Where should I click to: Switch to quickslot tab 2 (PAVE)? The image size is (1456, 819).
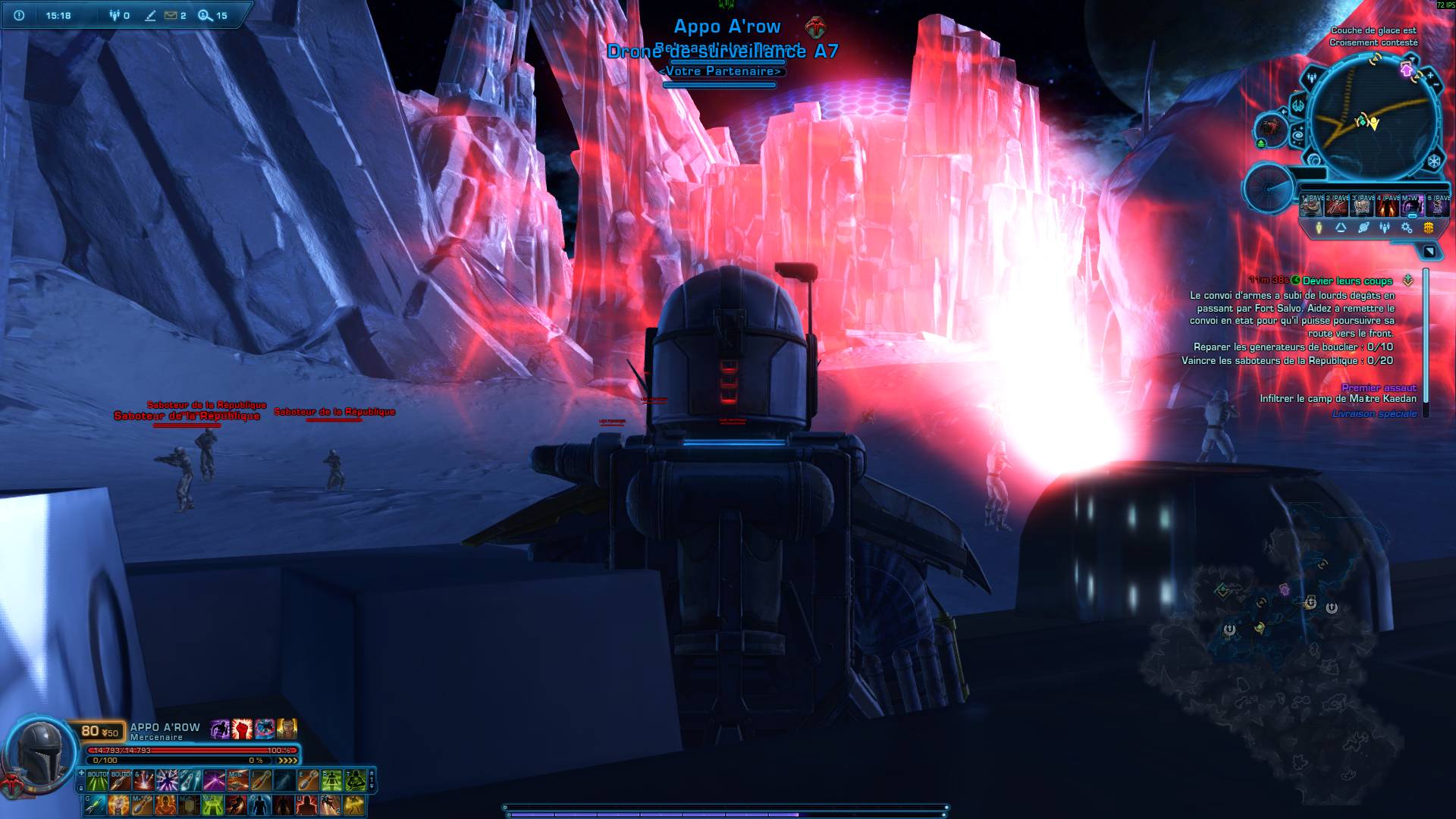(1335, 206)
